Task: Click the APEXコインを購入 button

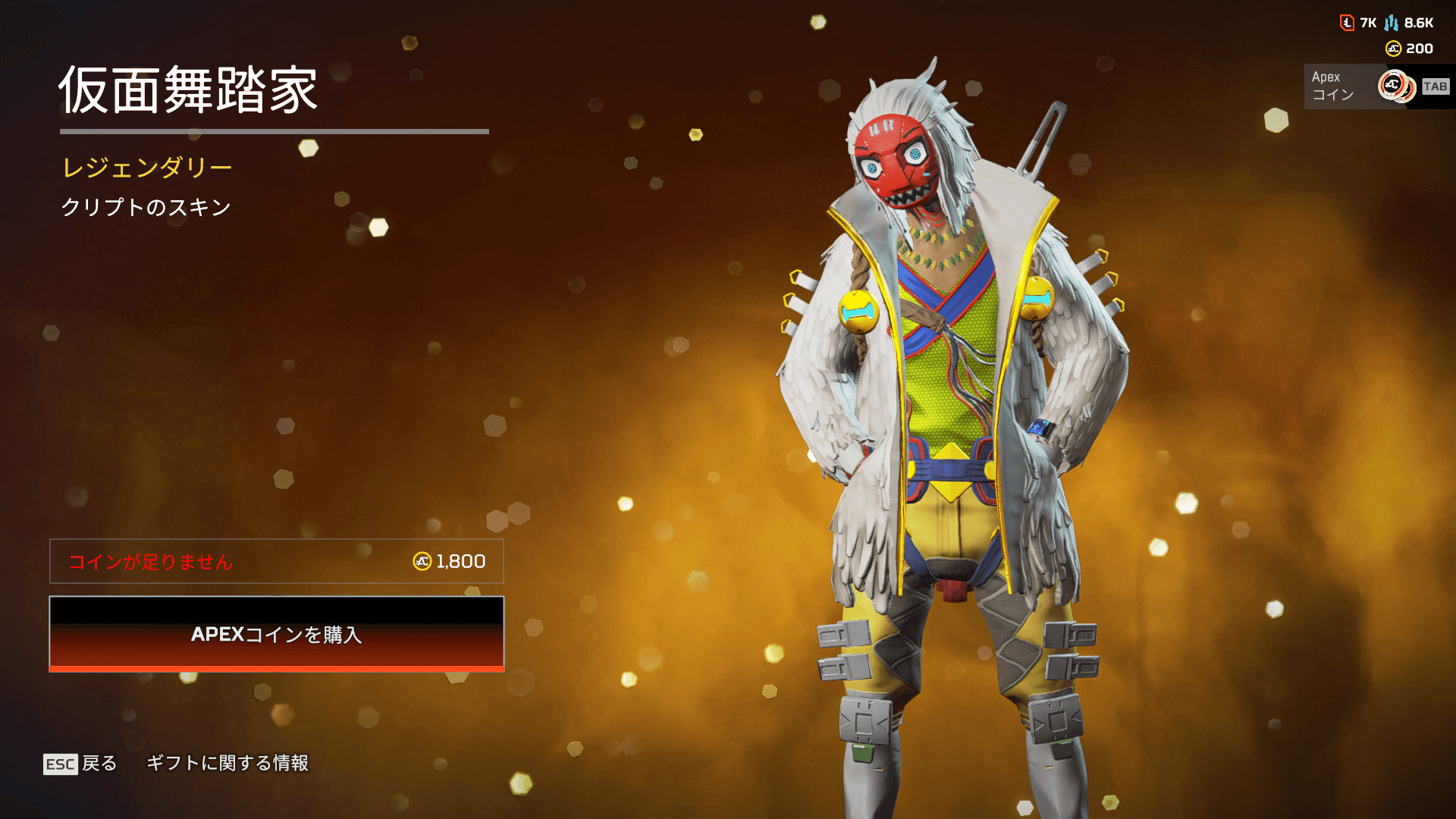Action: pyautogui.click(x=276, y=634)
